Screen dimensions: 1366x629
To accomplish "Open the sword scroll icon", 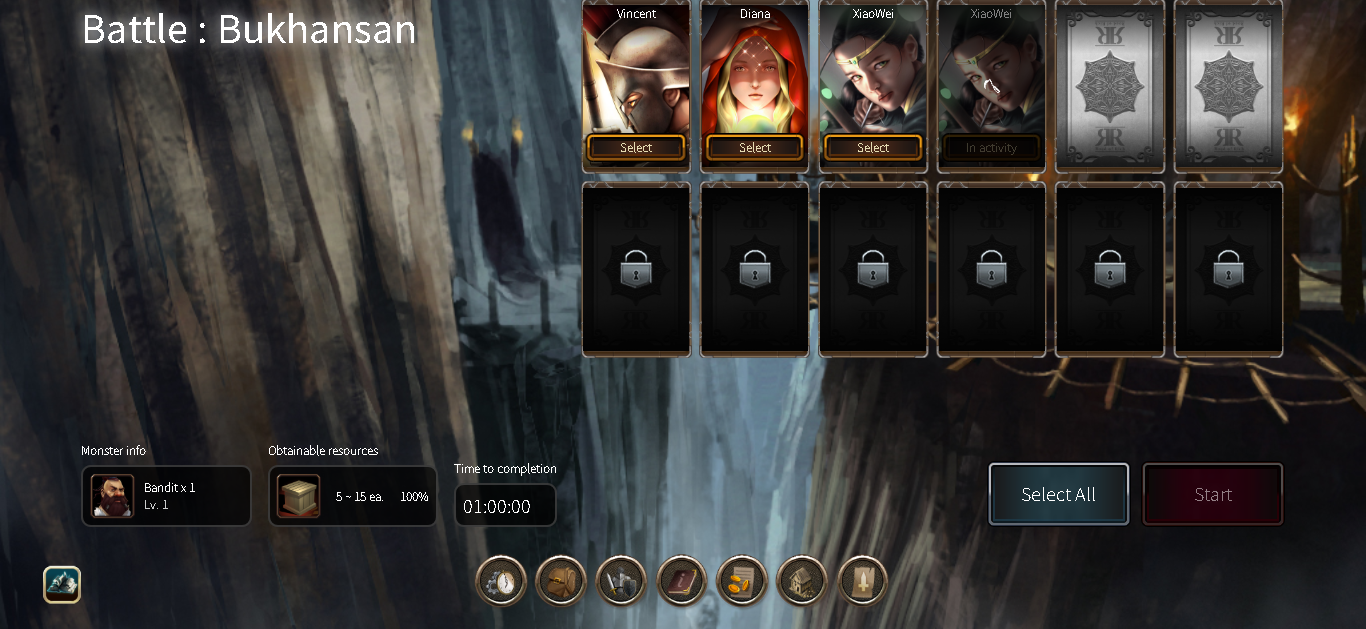I will click(x=863, y=581).
